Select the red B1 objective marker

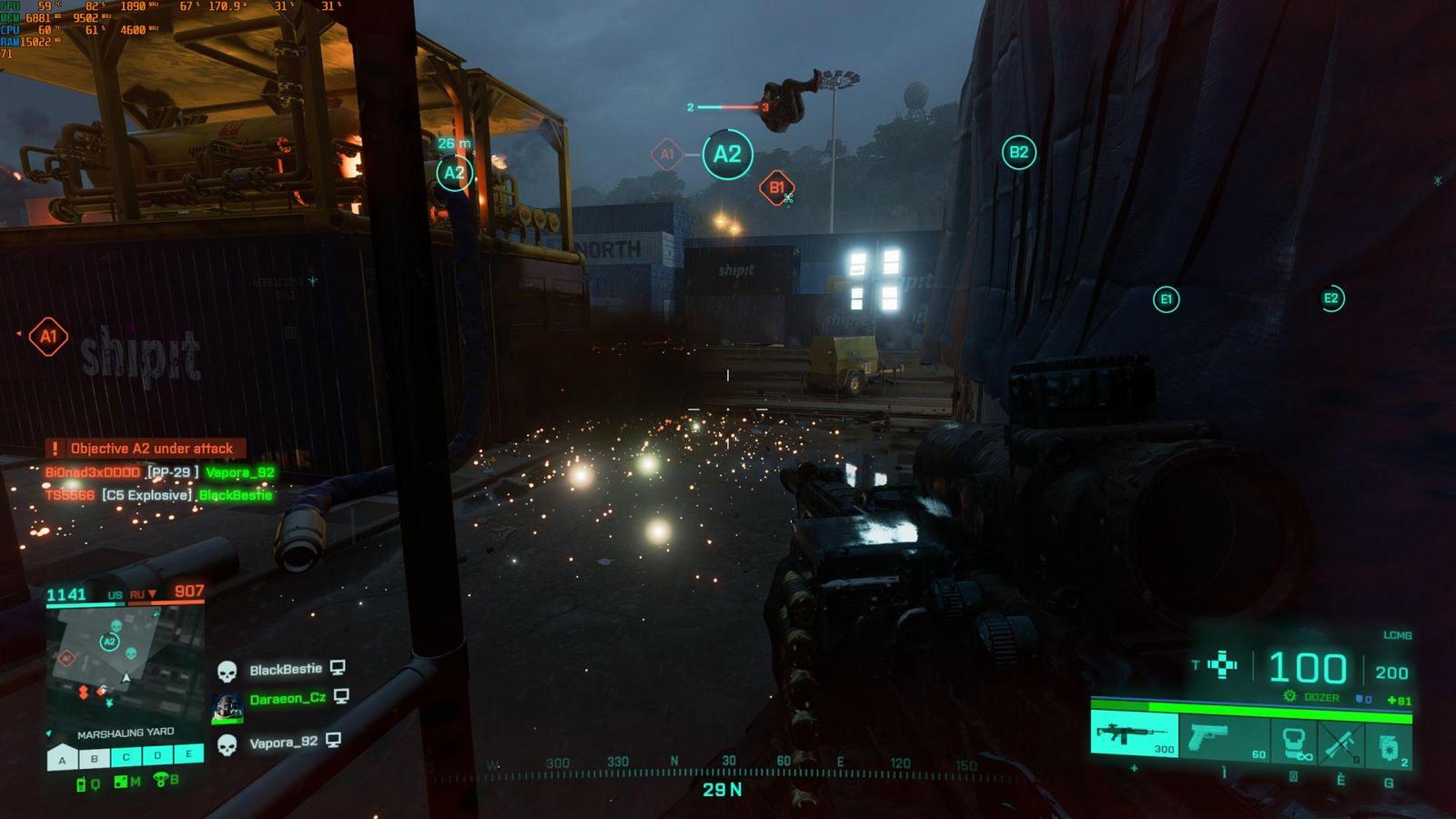[776, 188]
